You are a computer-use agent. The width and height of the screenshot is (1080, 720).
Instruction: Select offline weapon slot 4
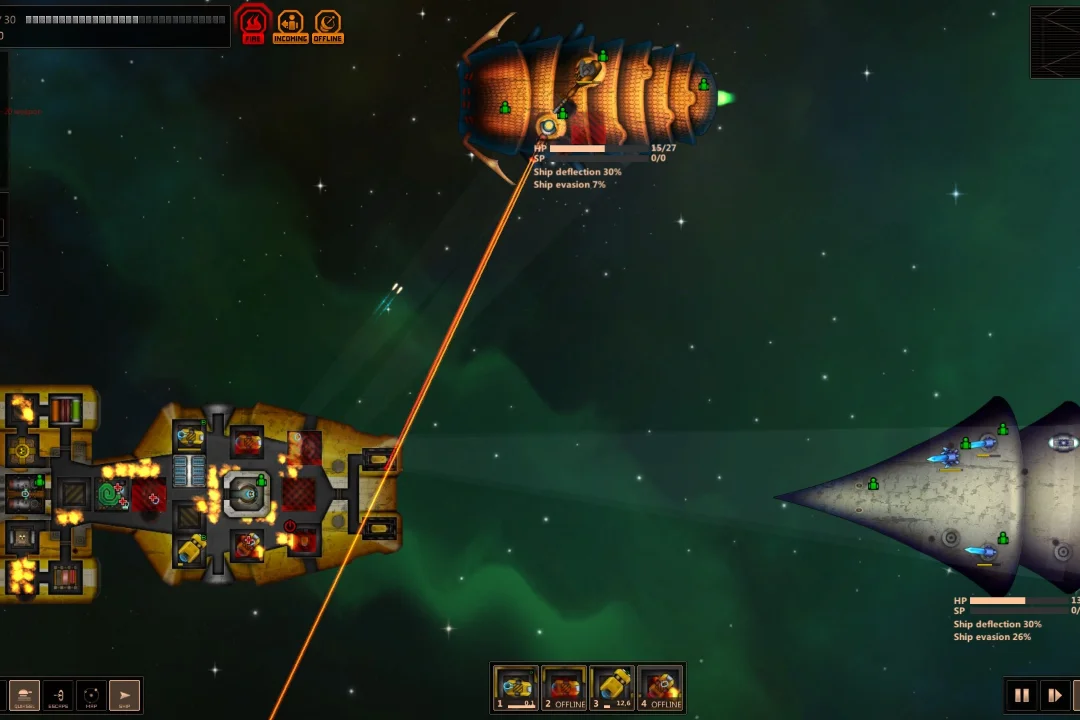(660, 688)
